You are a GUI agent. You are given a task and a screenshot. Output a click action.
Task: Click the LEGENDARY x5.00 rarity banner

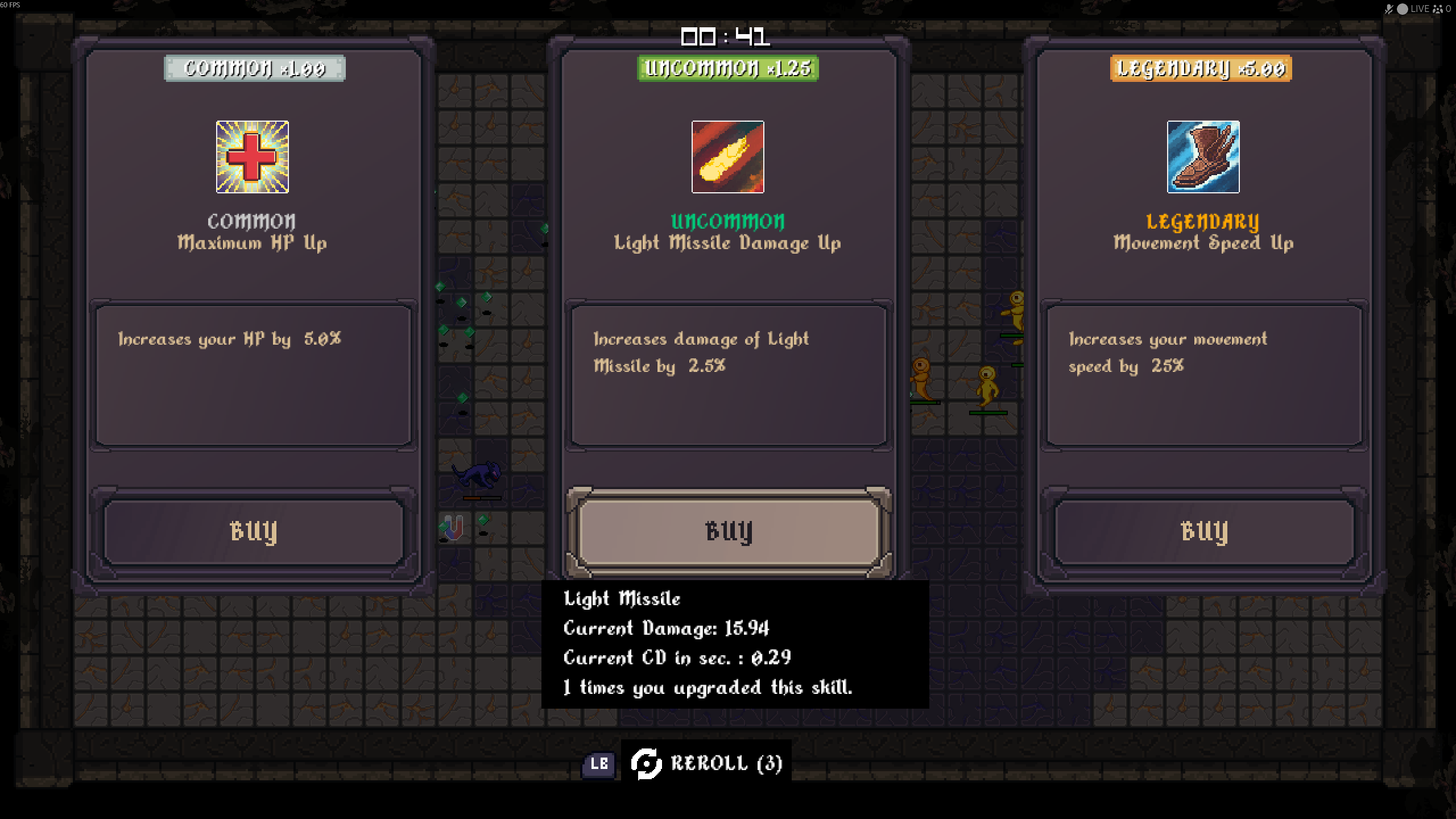pyautogui.click(x=1201, y=69)
